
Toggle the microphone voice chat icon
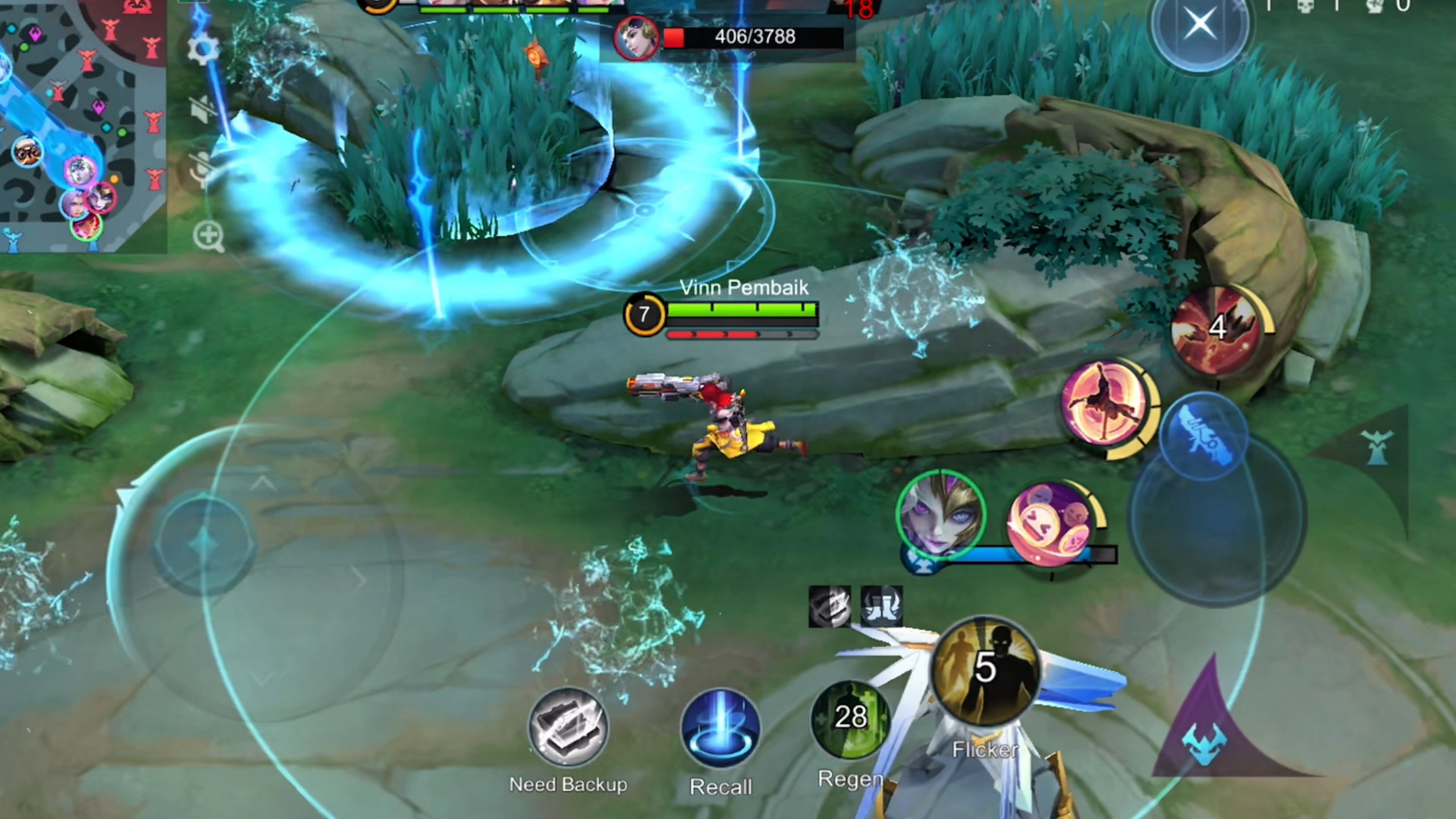point(202,169)
